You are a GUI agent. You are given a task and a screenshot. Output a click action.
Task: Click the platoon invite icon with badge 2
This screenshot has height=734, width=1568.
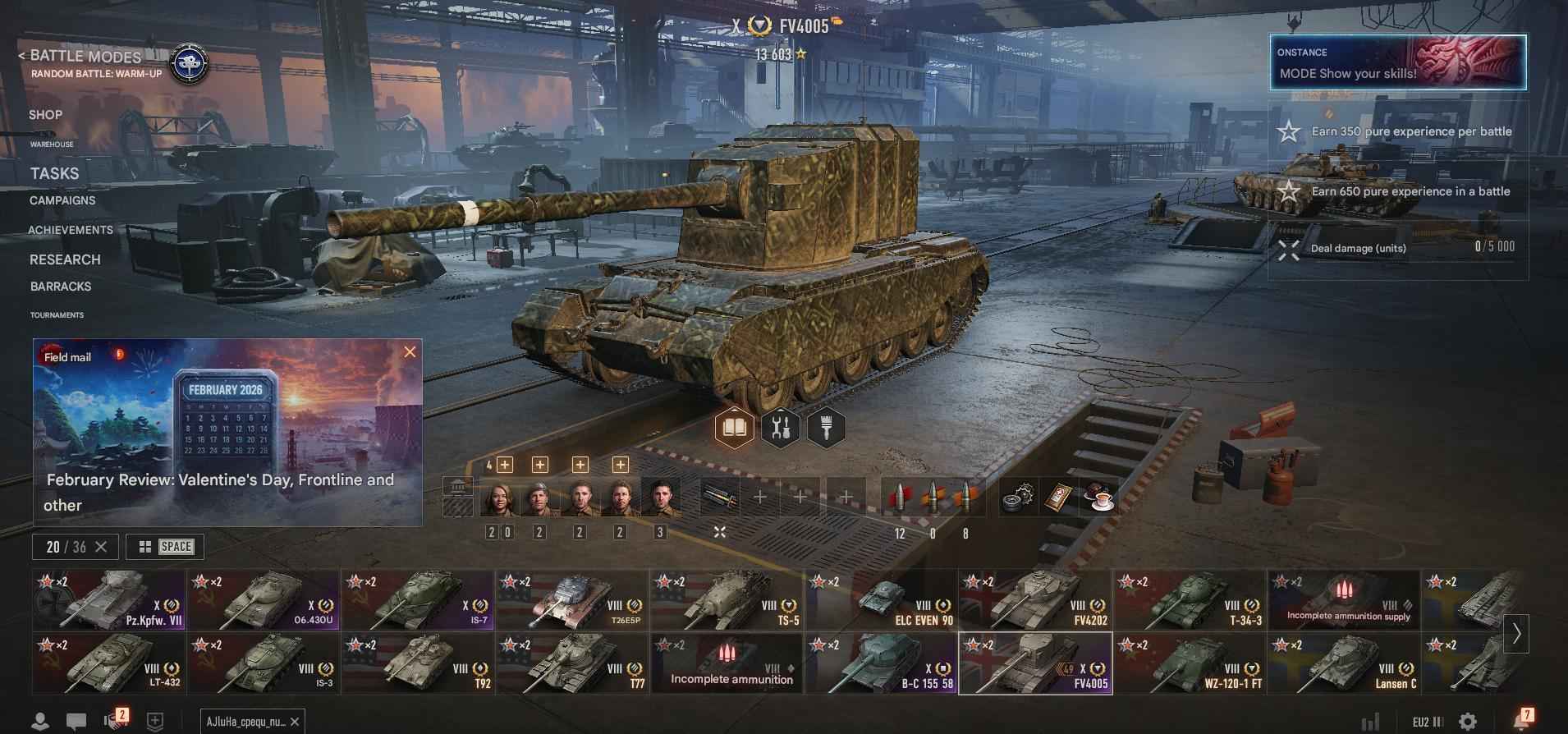coord(115,719)
